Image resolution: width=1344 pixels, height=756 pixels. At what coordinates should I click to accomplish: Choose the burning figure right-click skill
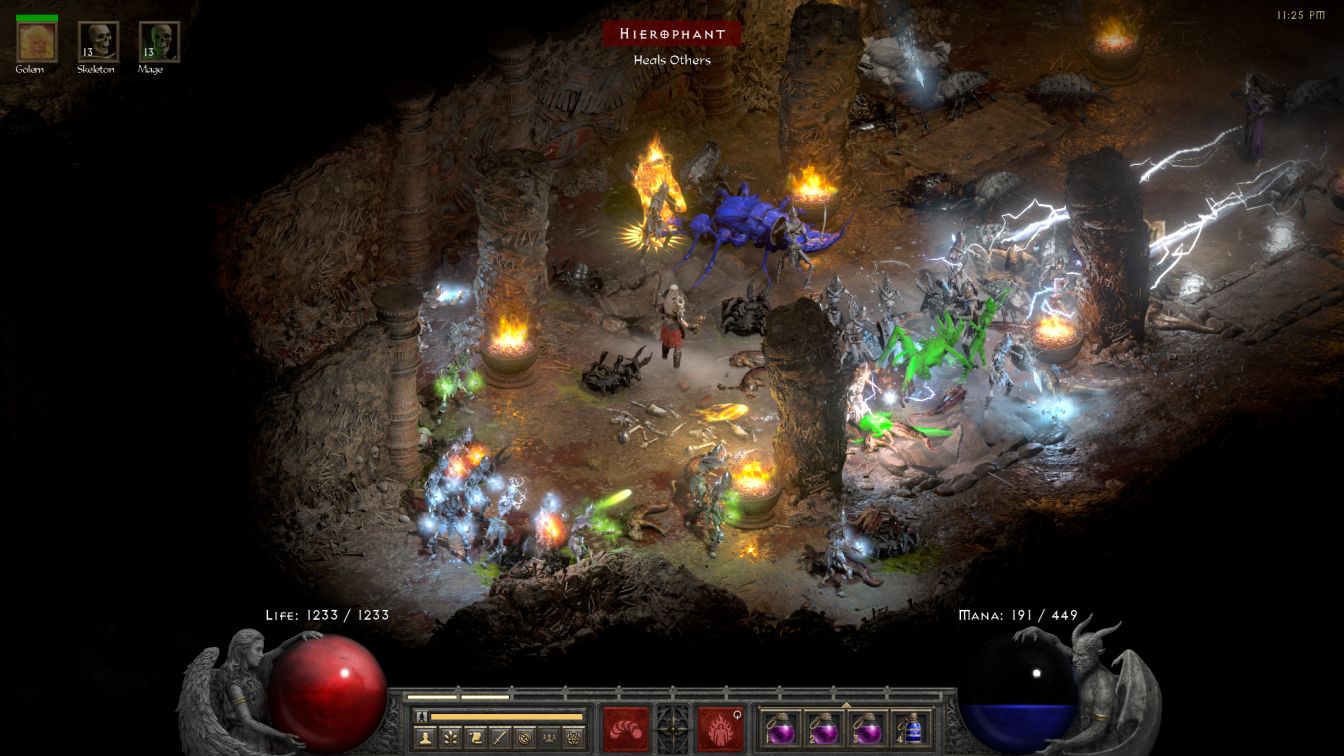click(721, 729)
